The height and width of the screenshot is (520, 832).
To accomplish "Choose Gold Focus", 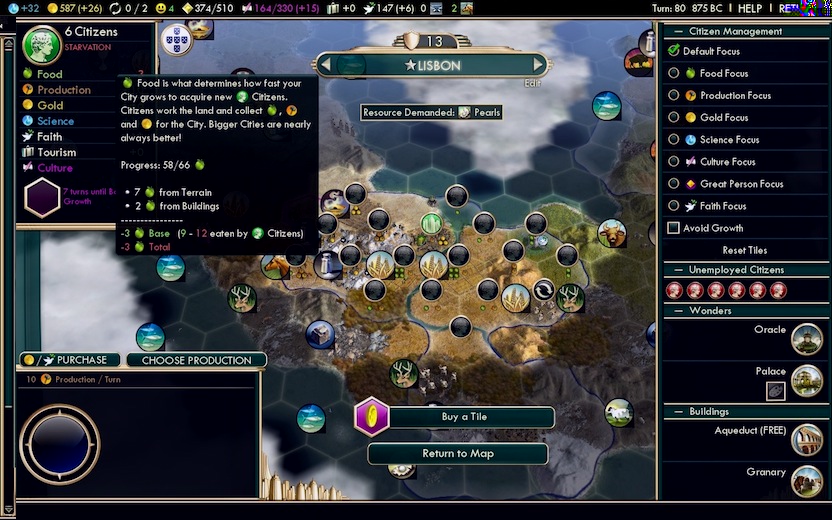I will pos(674,117).
